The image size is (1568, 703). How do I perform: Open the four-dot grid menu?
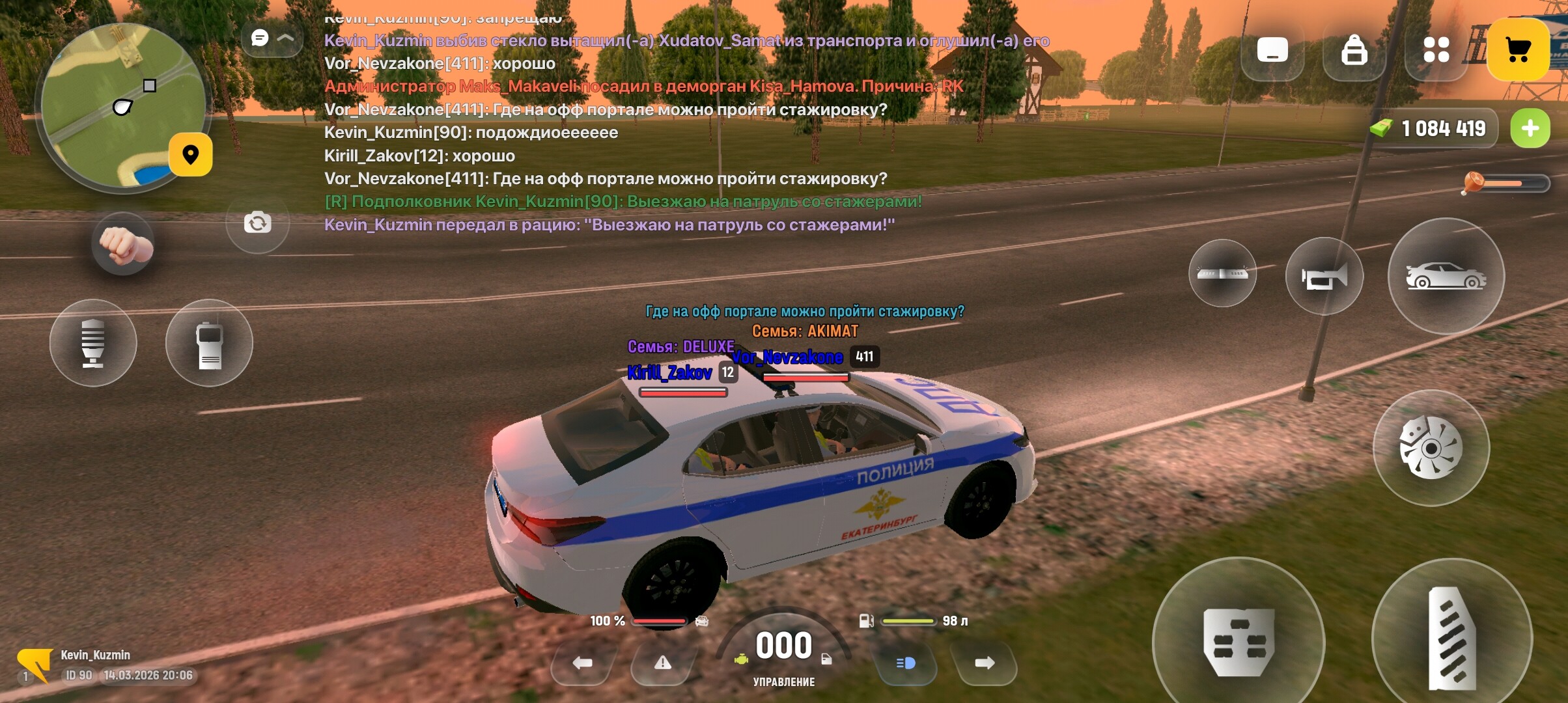(1436, 49)
